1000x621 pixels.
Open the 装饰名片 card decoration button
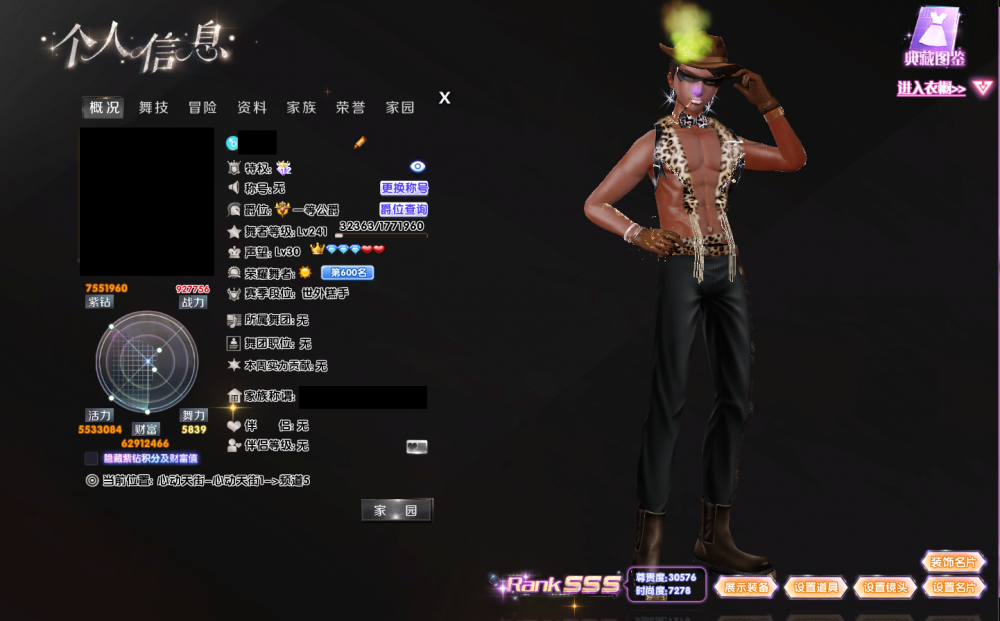pyautogui.click(x=953, y=563)
